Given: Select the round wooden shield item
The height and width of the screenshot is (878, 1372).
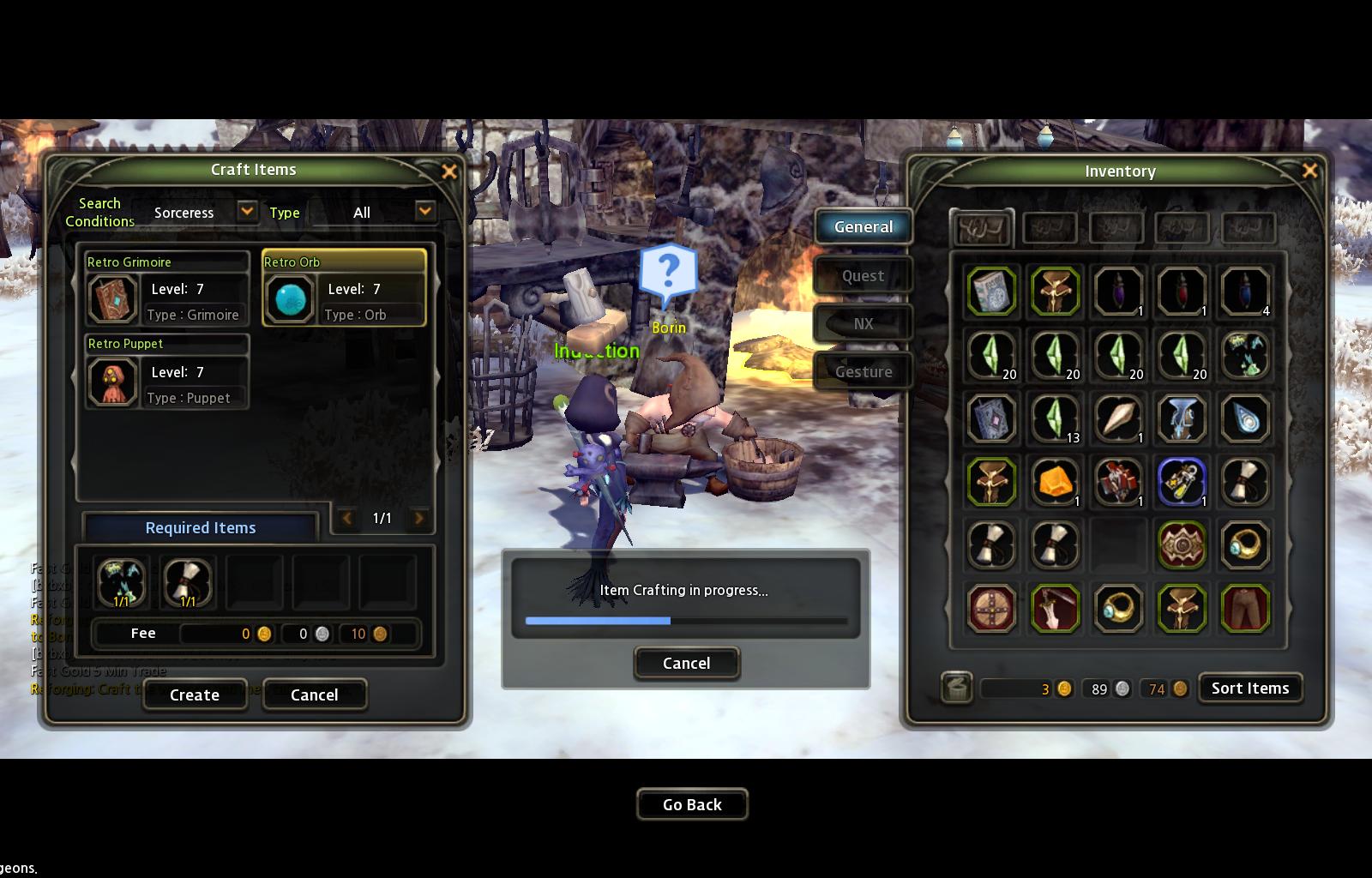Looking at the screenshot, I should pyautogui.click(x=991, y=608).
